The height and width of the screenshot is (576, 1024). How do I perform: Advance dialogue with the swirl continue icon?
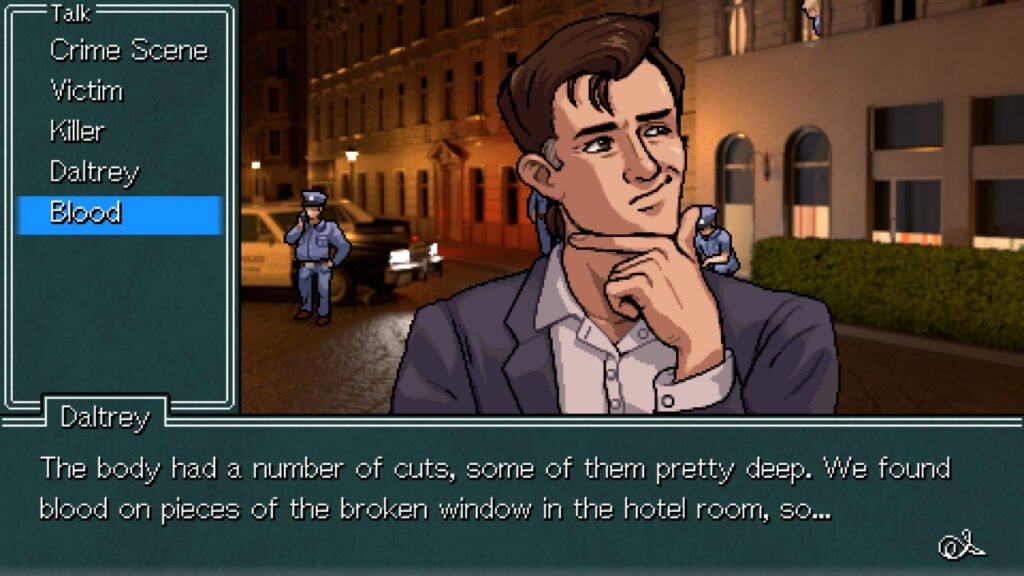tap(961, 545)
